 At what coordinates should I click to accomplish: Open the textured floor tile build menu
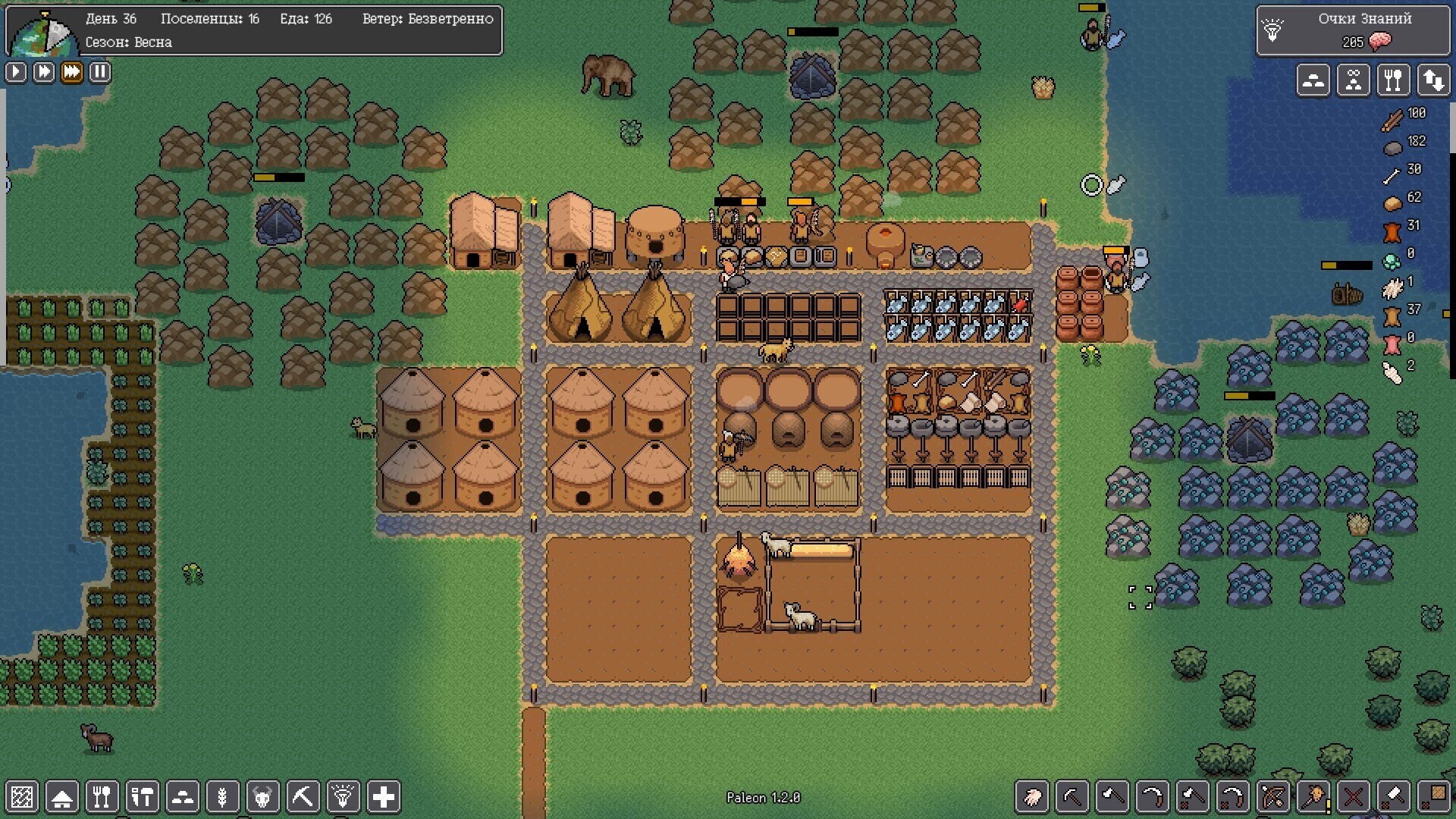click(x=22, y=797)
